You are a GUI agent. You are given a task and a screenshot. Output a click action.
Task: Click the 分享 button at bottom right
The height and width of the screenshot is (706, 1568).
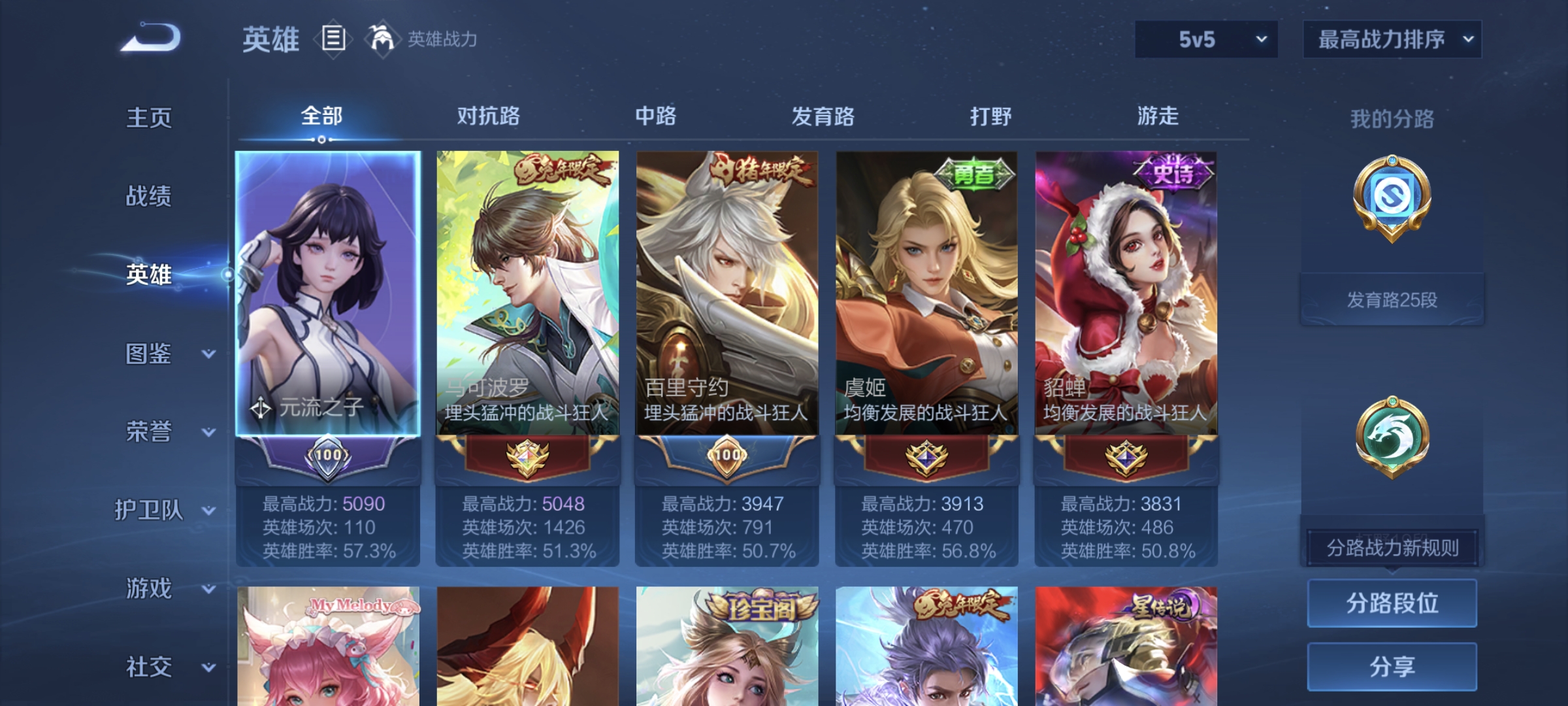tap(1392, 665)
